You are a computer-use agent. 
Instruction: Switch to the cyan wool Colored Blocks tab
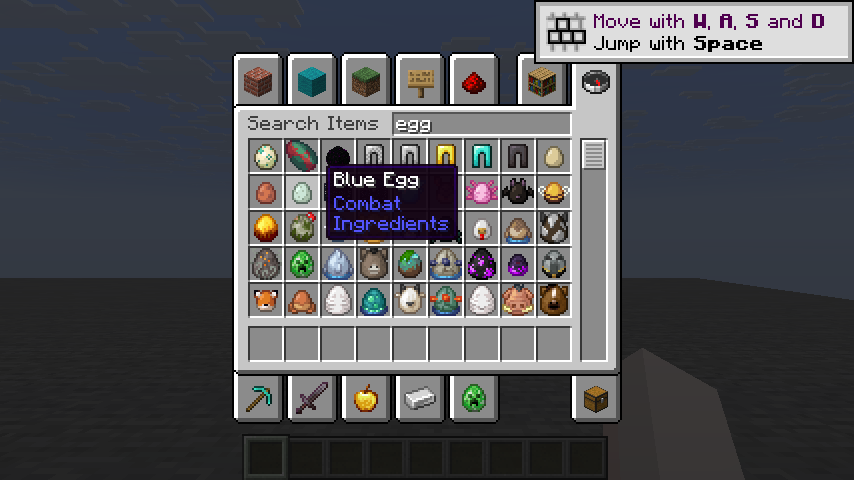click(x=312, y=80)
